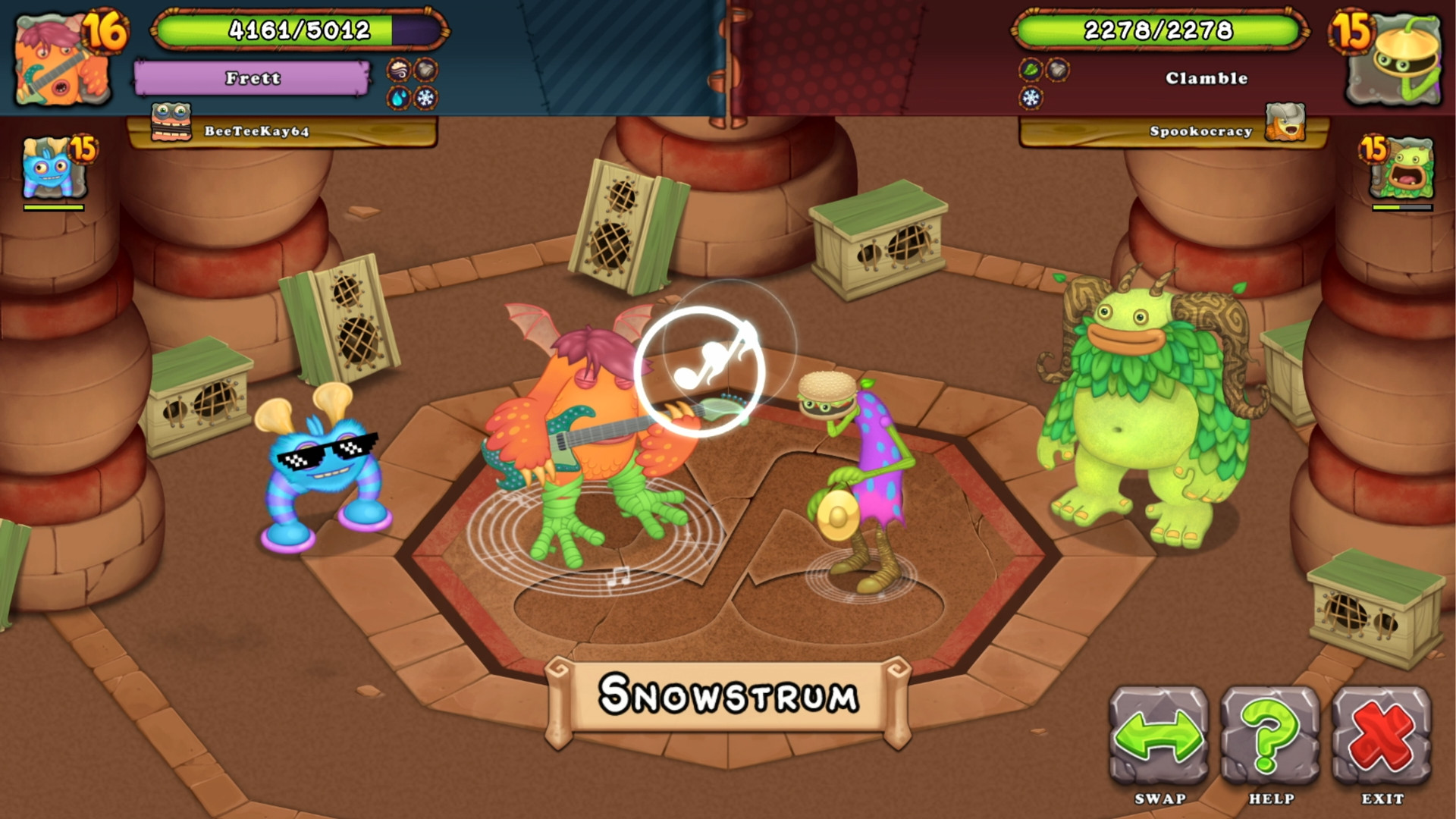
Task: Click the Water element icon in Frett's panel
Action: click(x=397, y=99)
